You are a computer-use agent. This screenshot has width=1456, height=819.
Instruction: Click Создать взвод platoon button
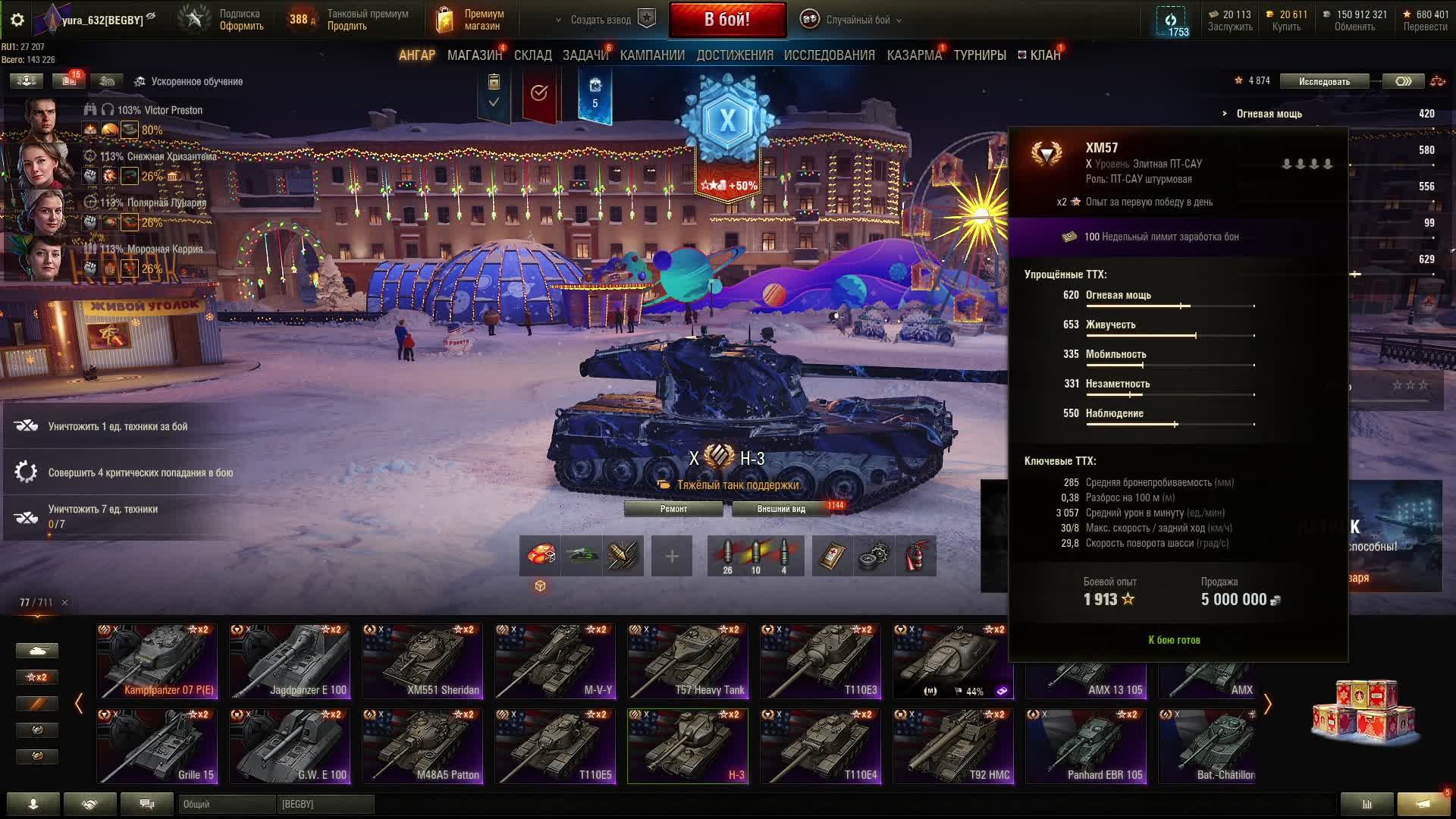601,20
